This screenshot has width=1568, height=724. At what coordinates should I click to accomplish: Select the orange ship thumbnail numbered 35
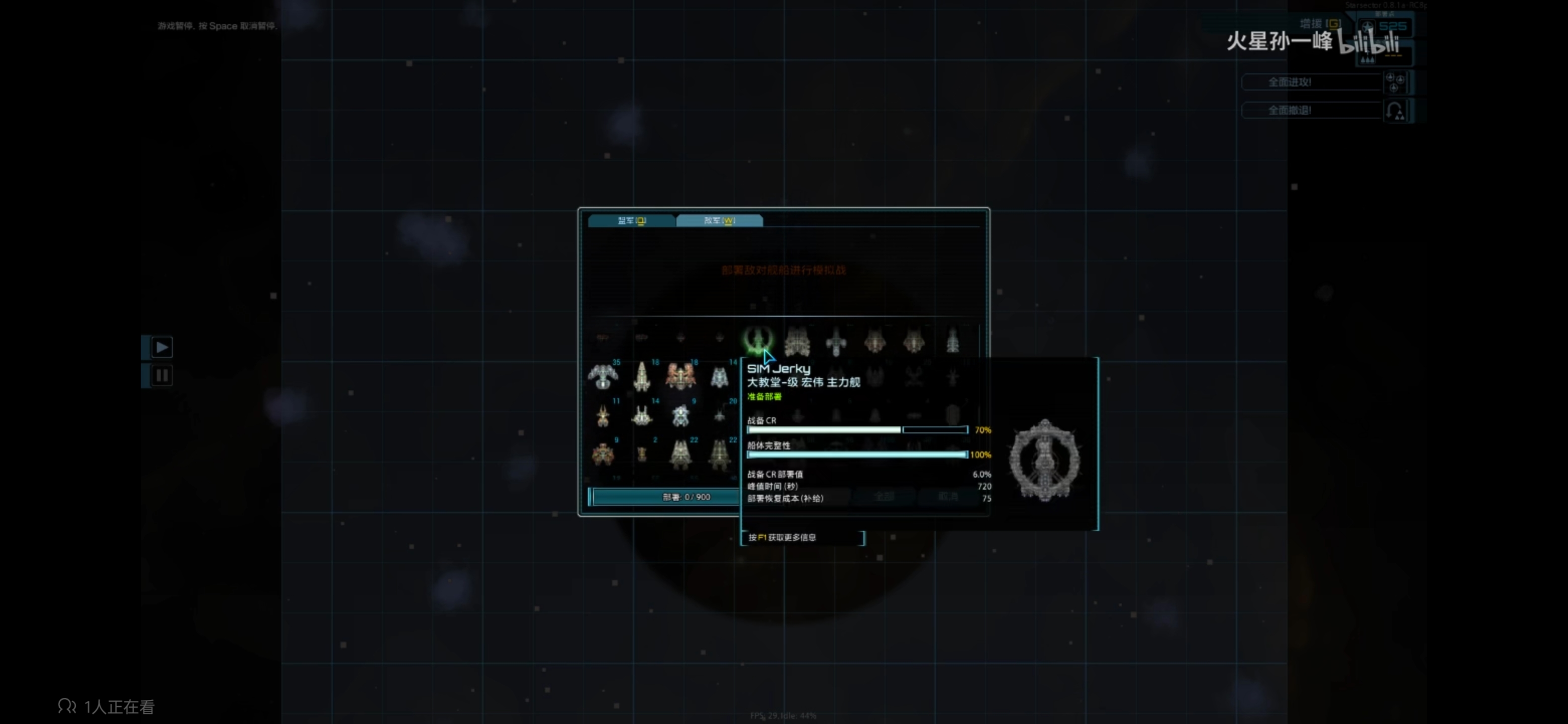603,377
